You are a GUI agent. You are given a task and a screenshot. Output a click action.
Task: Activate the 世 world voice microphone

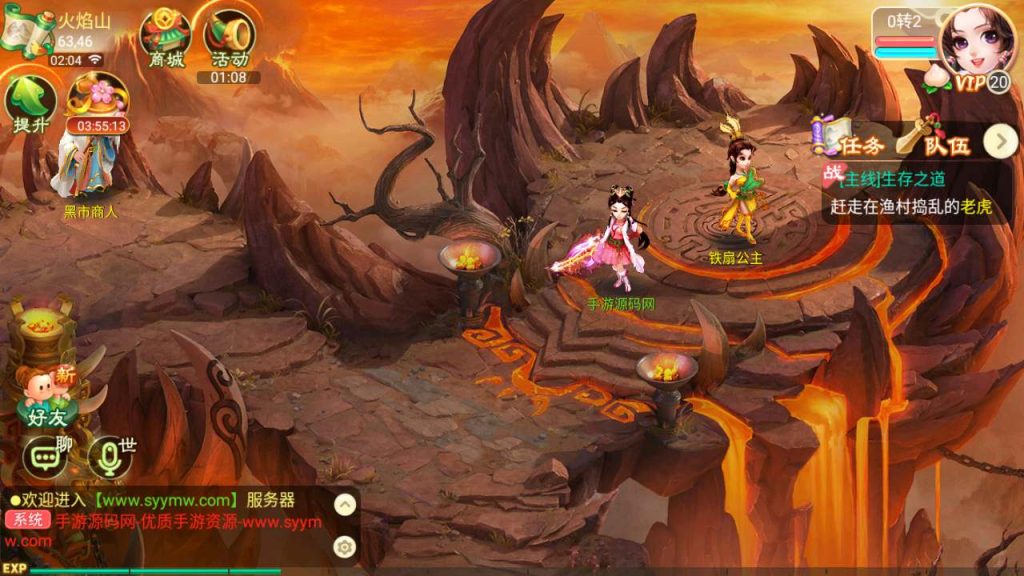[109, 457]
